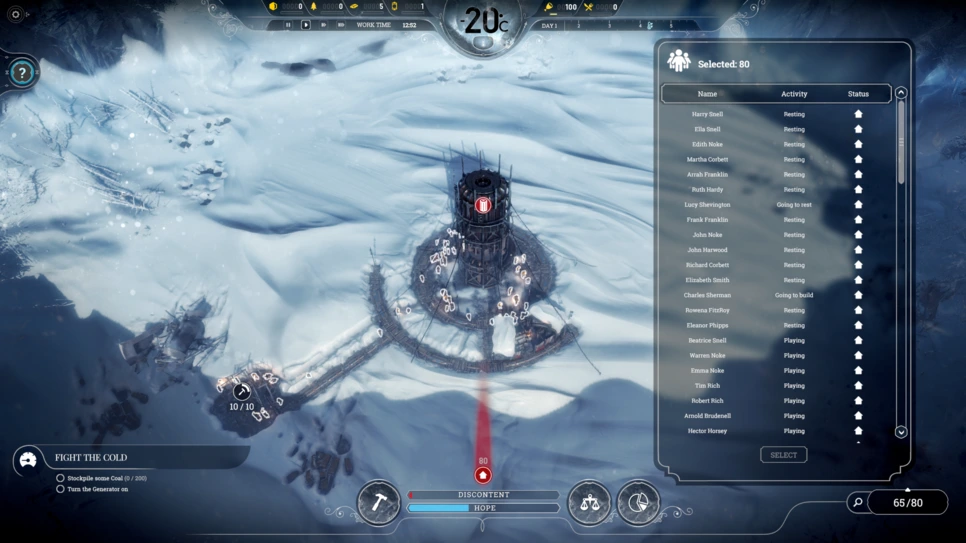966x543 pixels.
Task: Open the question mark help button
Action: point(22,73)
